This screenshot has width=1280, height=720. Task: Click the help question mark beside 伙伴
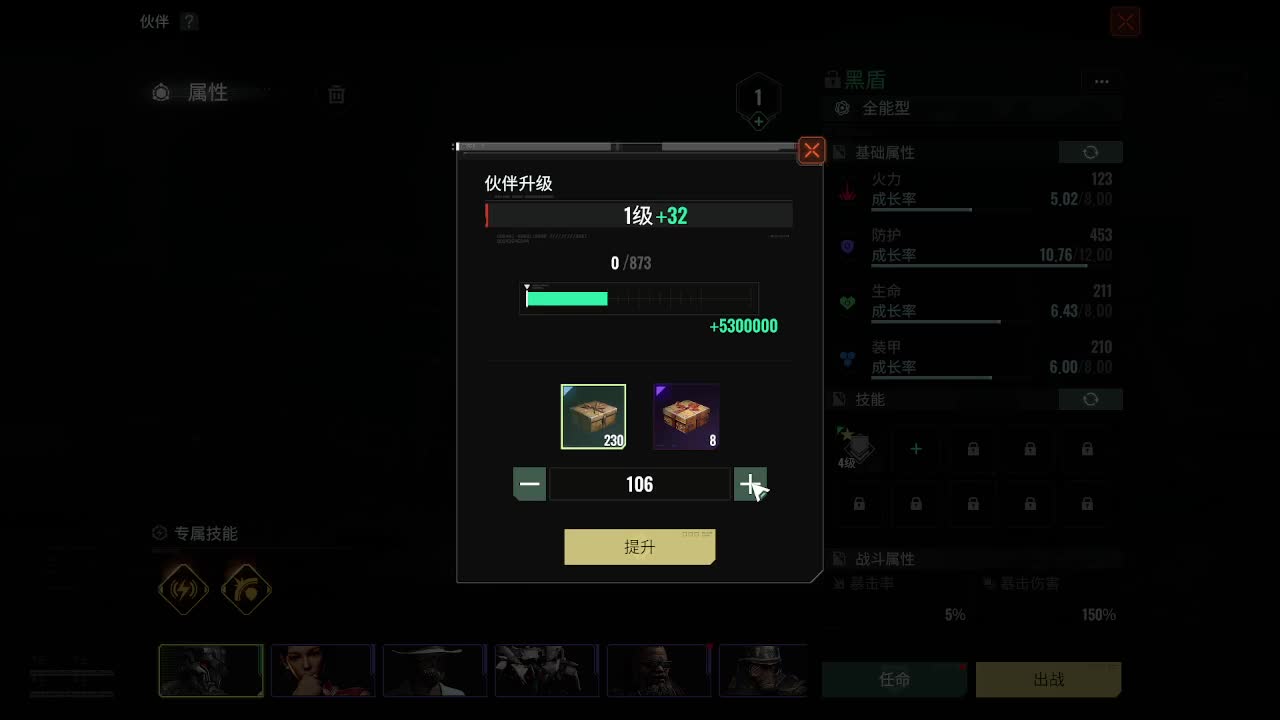[x=191, y=21]
